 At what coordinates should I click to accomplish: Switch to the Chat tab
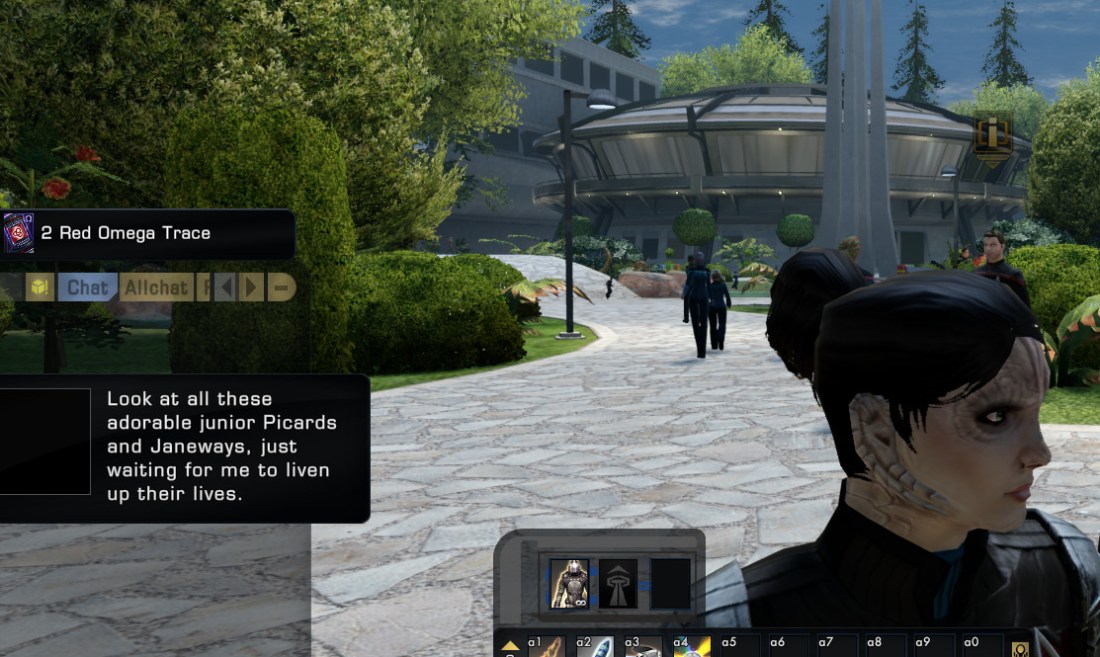(87, 288)
